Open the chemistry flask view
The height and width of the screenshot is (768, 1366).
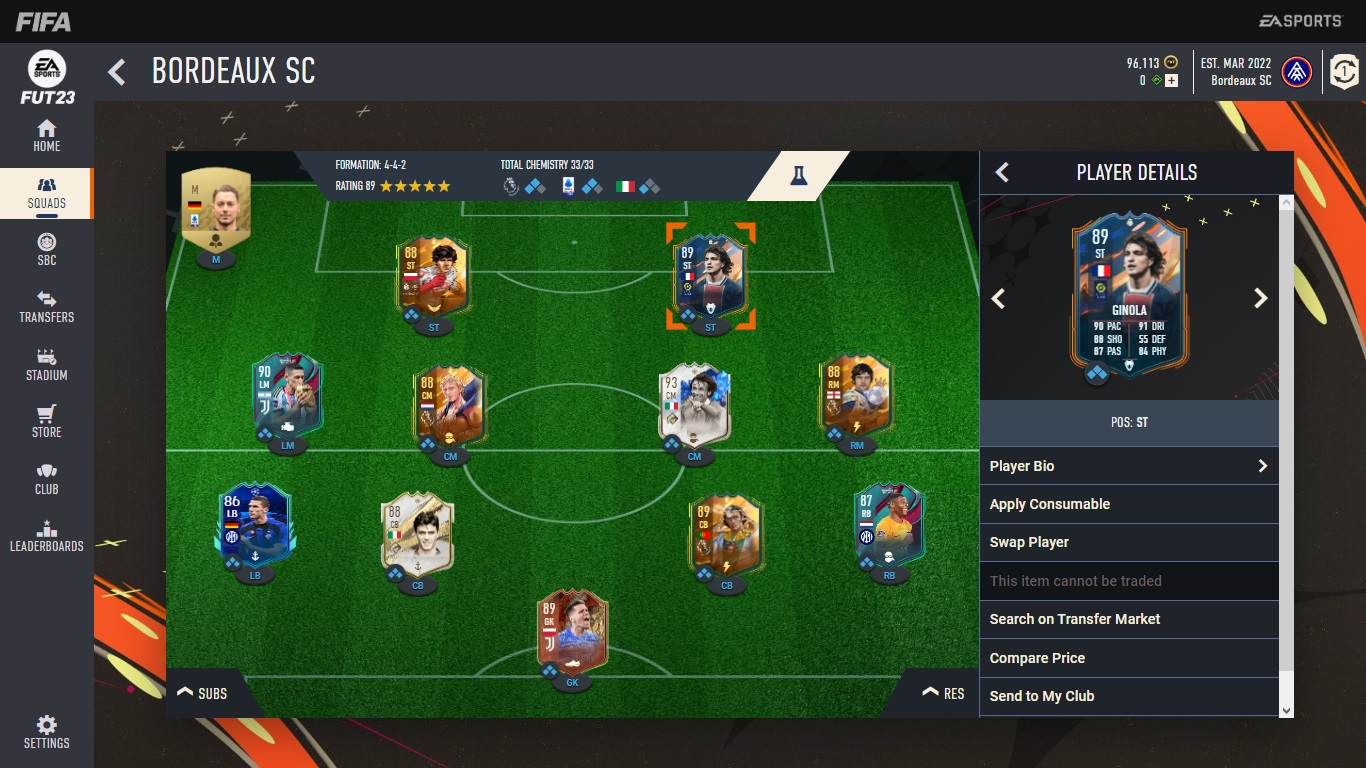[797, 175]
